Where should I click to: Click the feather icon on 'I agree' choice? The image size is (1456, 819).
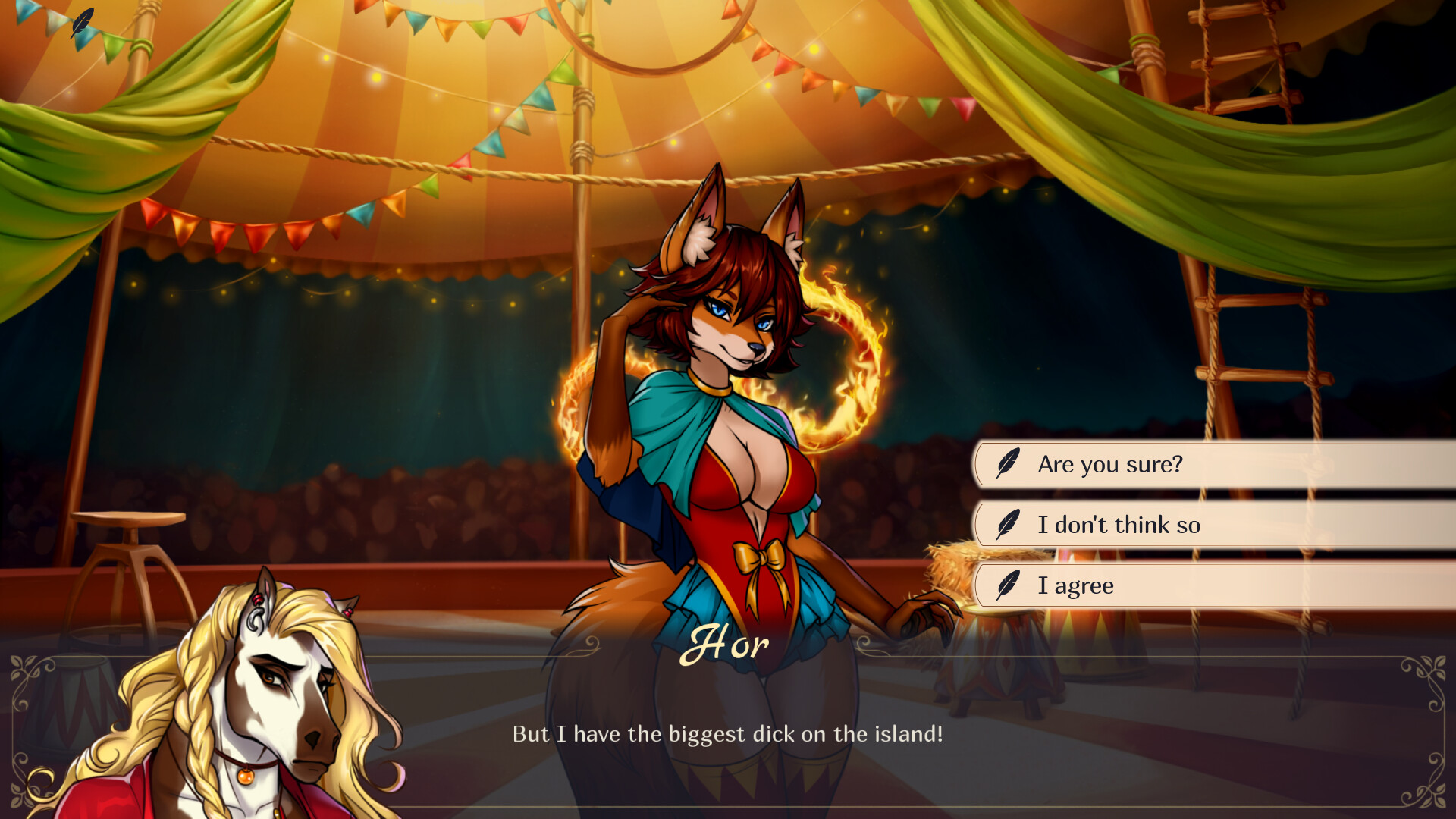[1006, 585]
